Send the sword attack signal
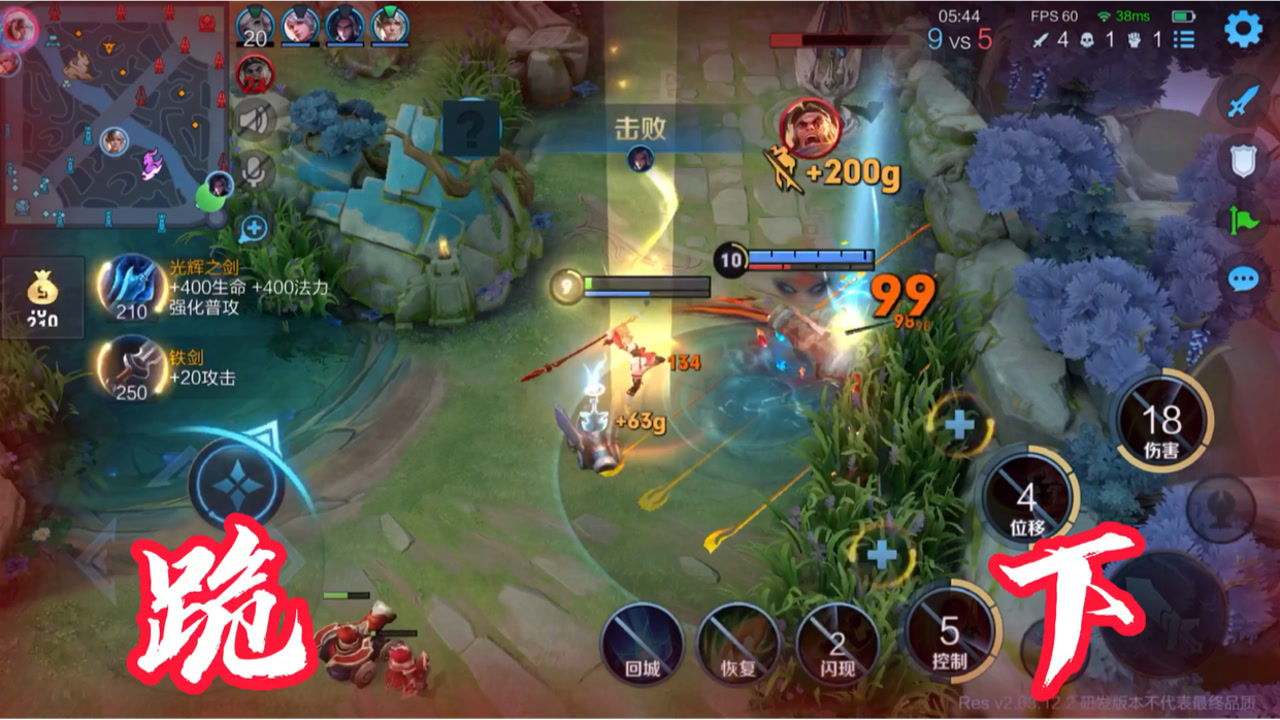The height and width of the screenshot is (720, 1280). coord(1243,100)
